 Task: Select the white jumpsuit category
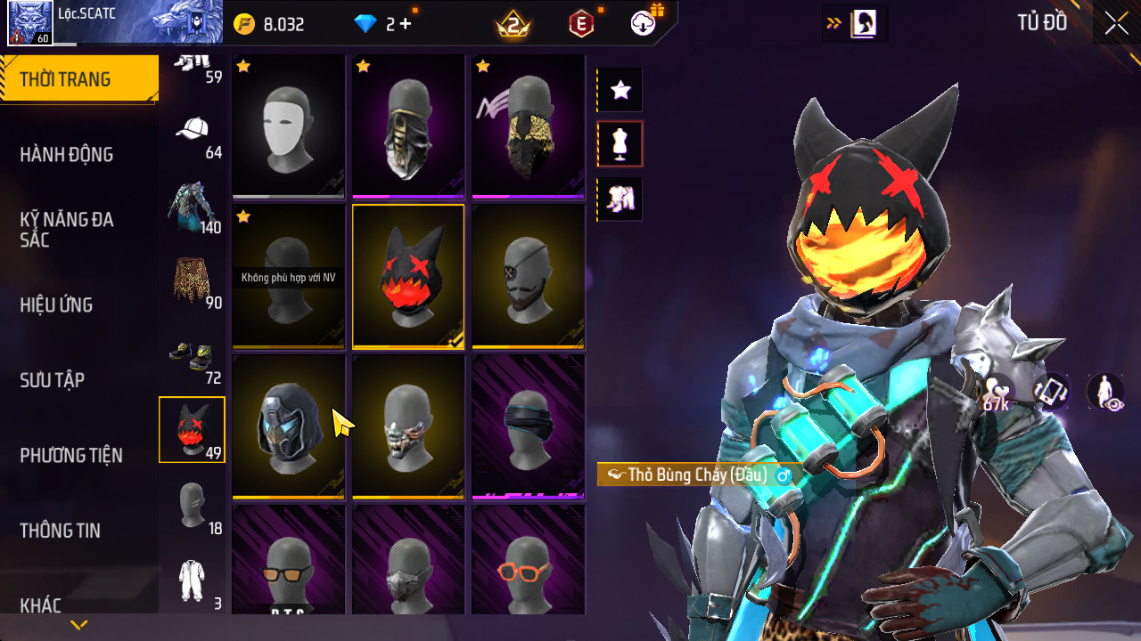coord(193,583)
